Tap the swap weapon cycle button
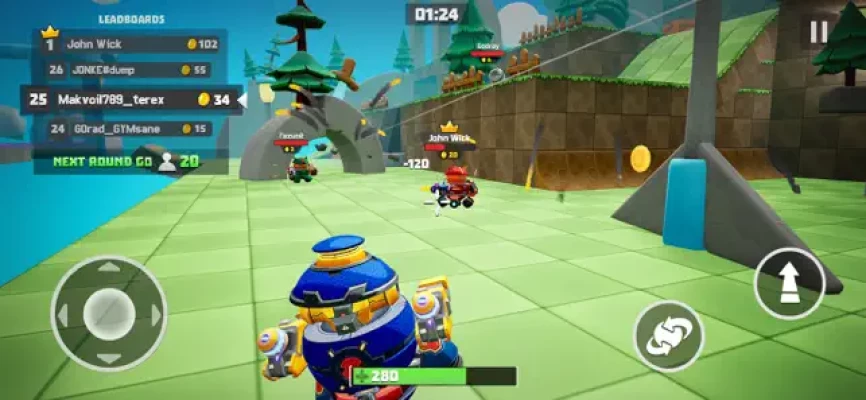 point(669,336)
